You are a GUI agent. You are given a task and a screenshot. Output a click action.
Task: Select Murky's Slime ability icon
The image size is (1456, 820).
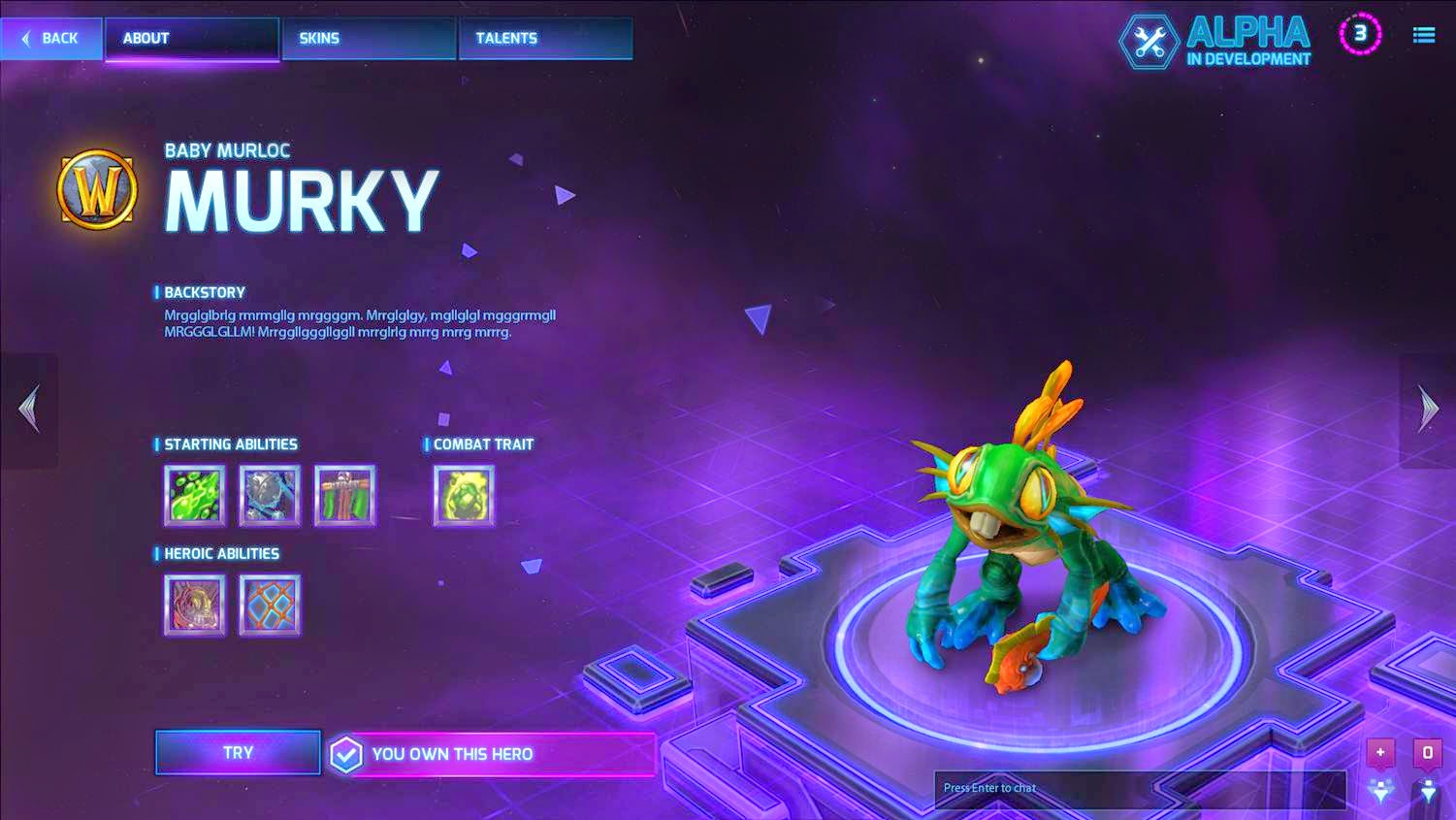point(193,495)
